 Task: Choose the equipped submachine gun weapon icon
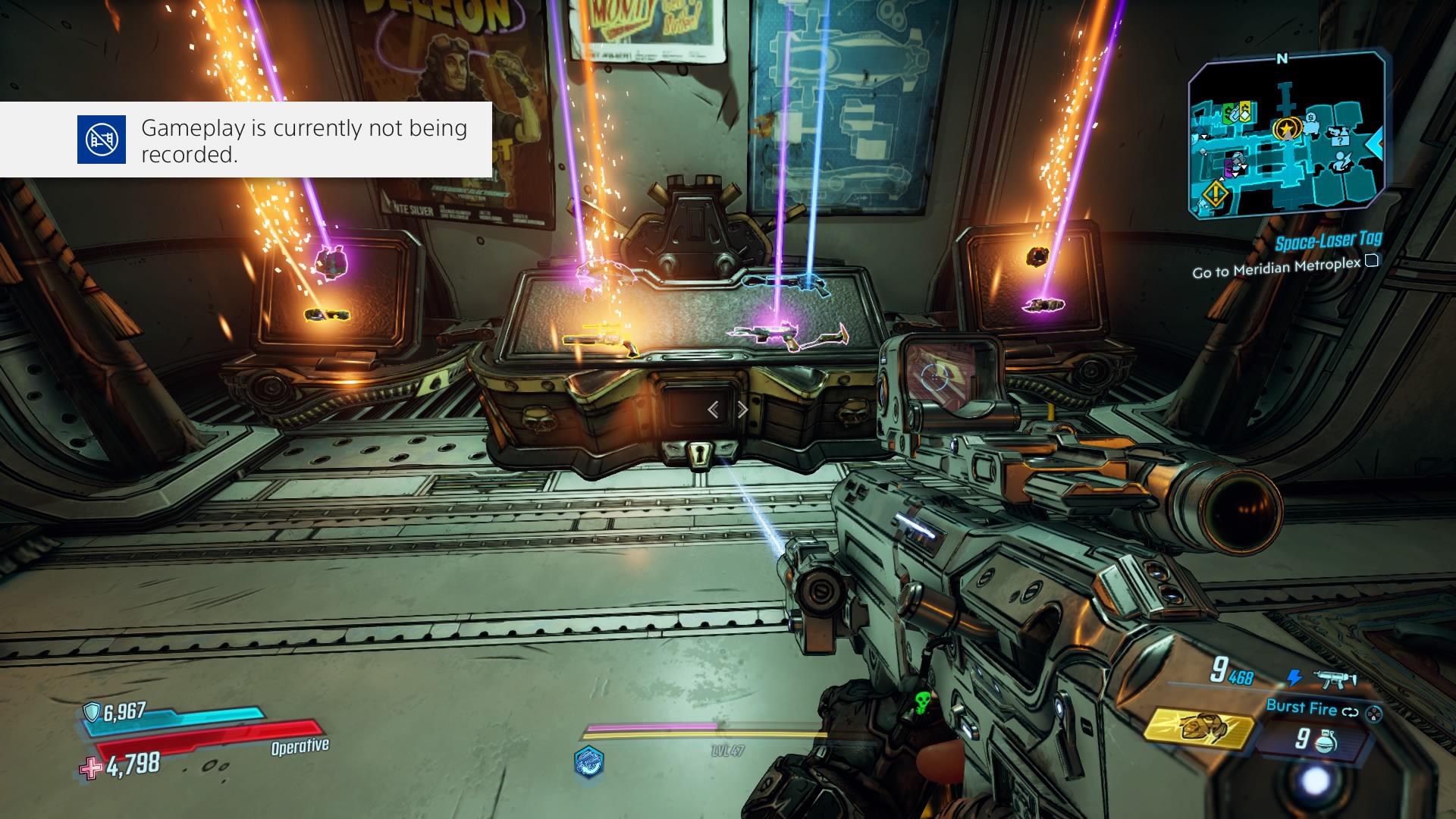tap(1336, 678)
